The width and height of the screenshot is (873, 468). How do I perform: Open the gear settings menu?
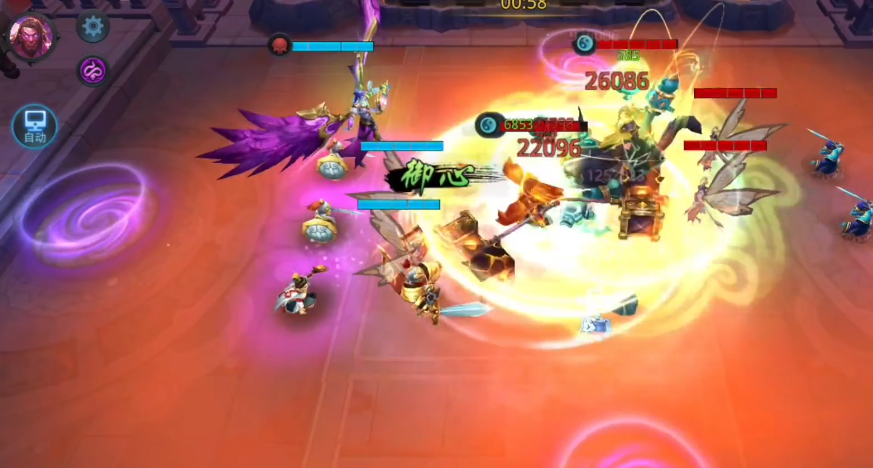tap(93, 25)
